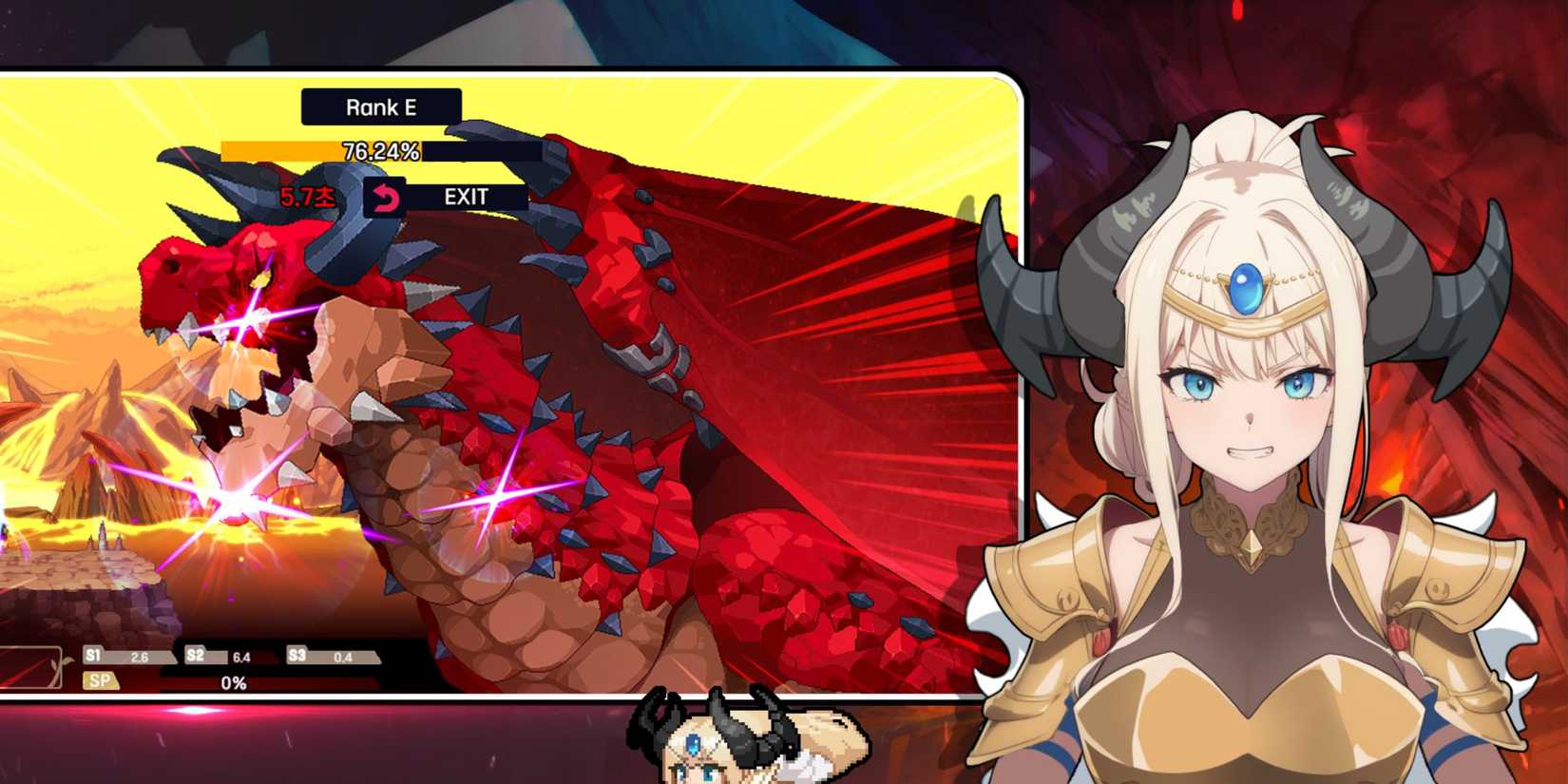Expand the boss damage progress details

tap(380, 150)
